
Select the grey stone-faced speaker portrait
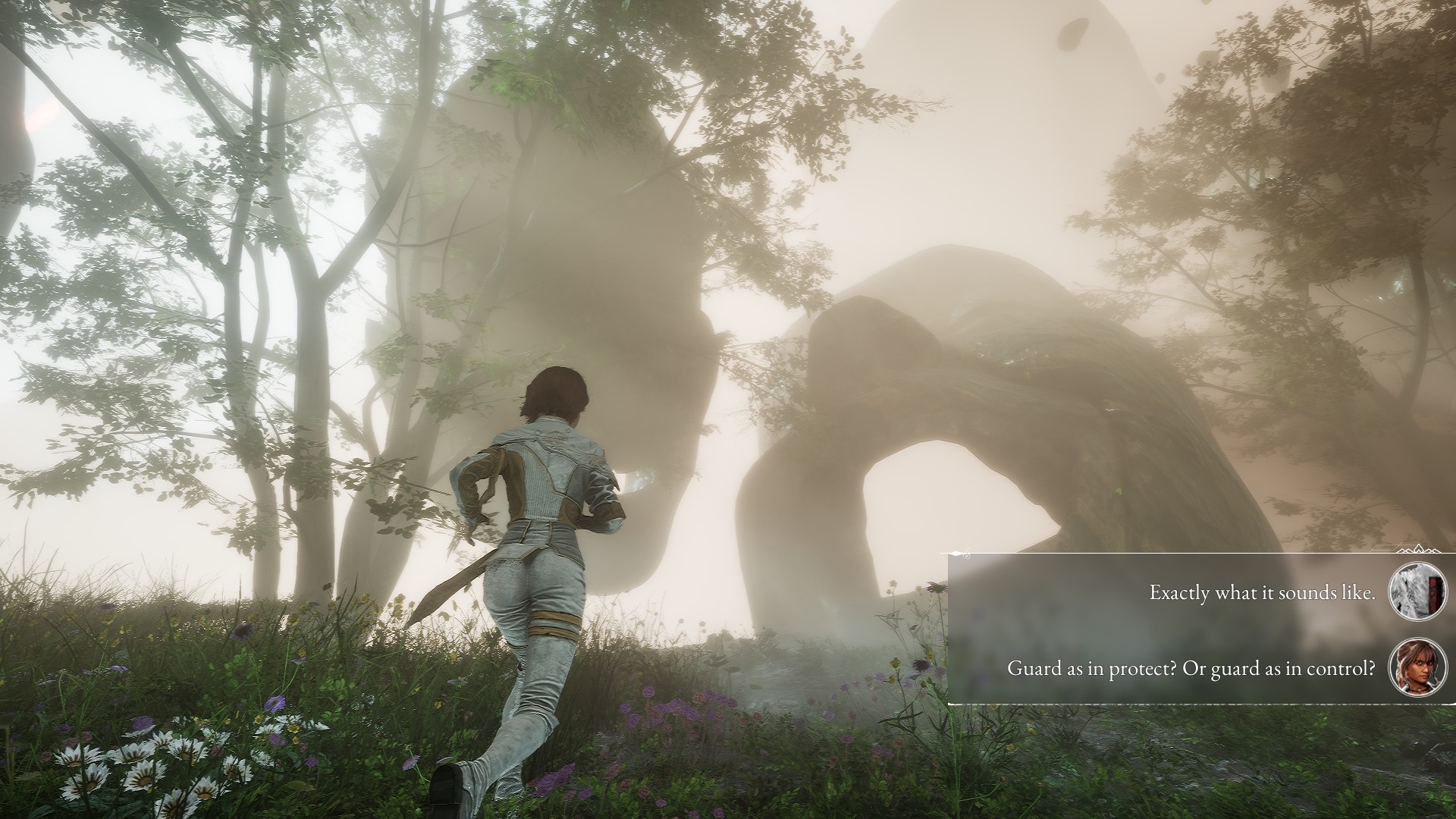pos(1417,591)
